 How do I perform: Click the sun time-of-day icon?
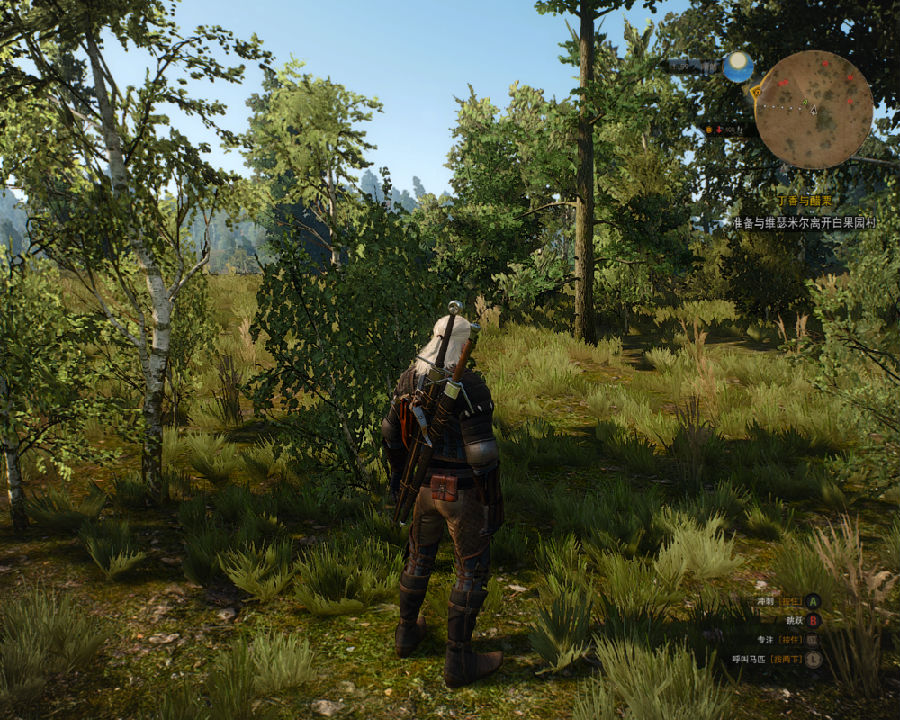point(738,66)
